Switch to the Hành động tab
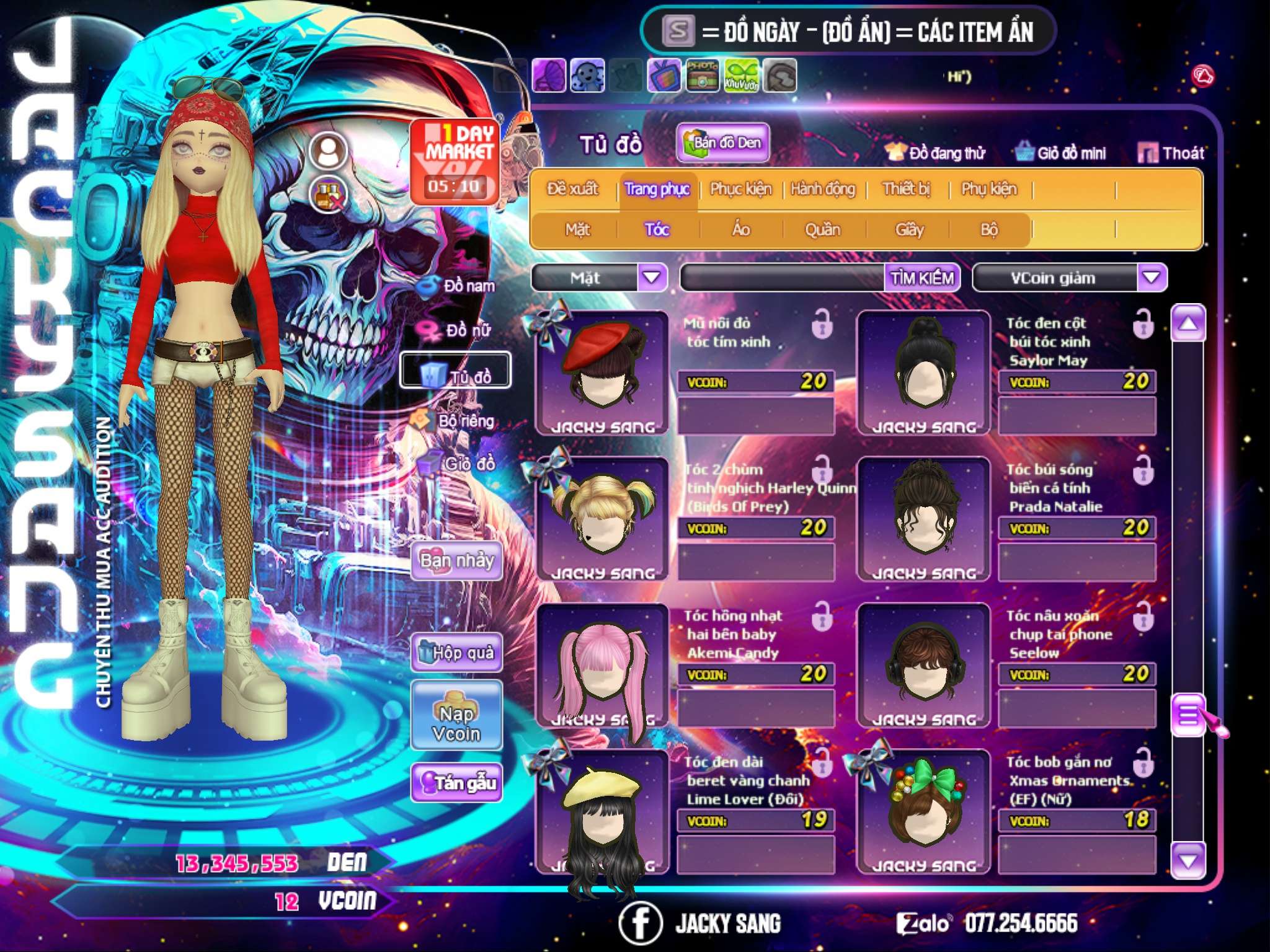1270x952 pixels. [x=822, y=189]
